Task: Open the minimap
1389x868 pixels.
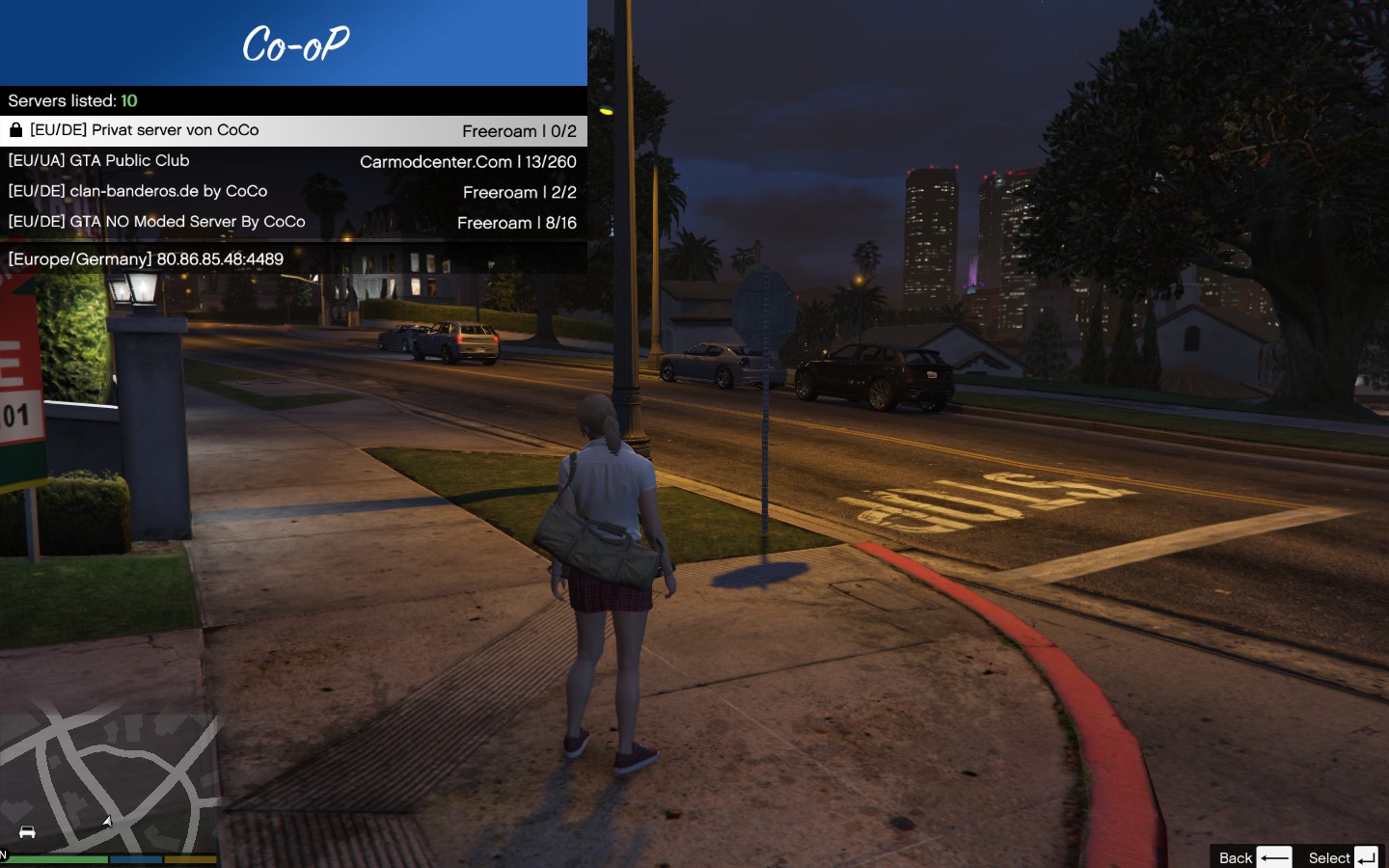Action: pyautogui.click(x=109, y=781)
